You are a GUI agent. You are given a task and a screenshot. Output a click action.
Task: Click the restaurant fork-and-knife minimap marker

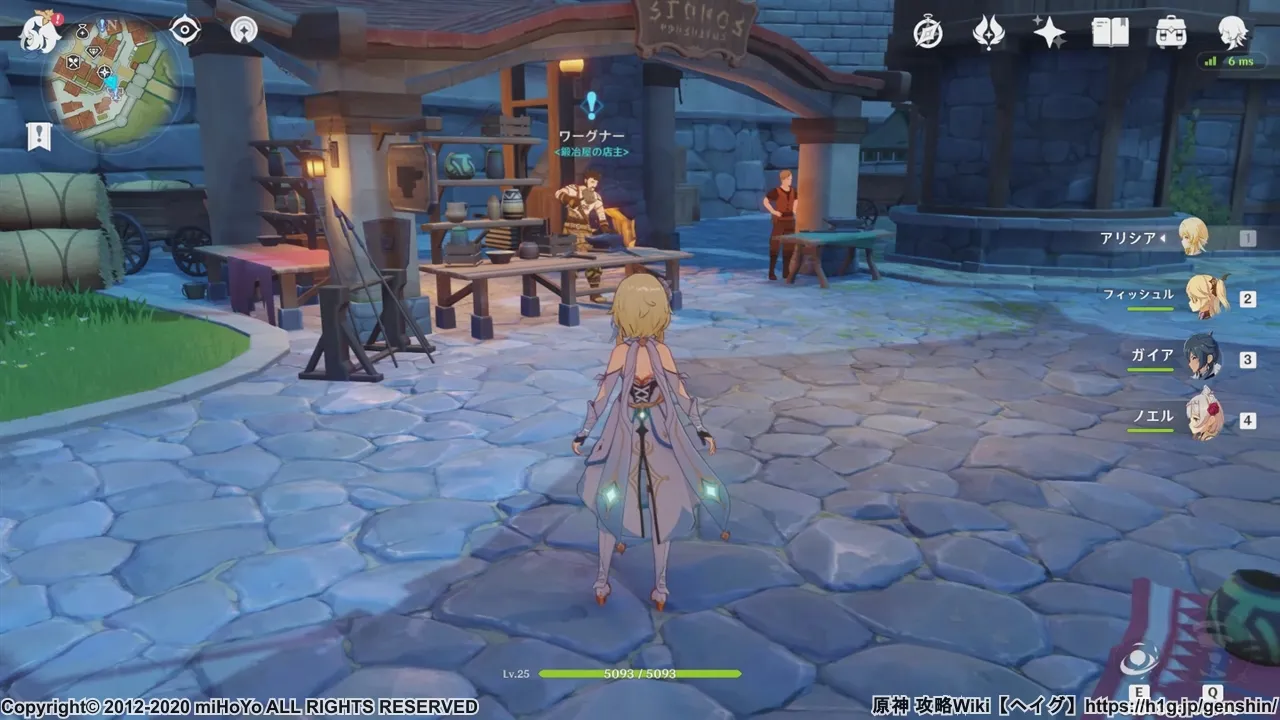click(x=75, y=62)
